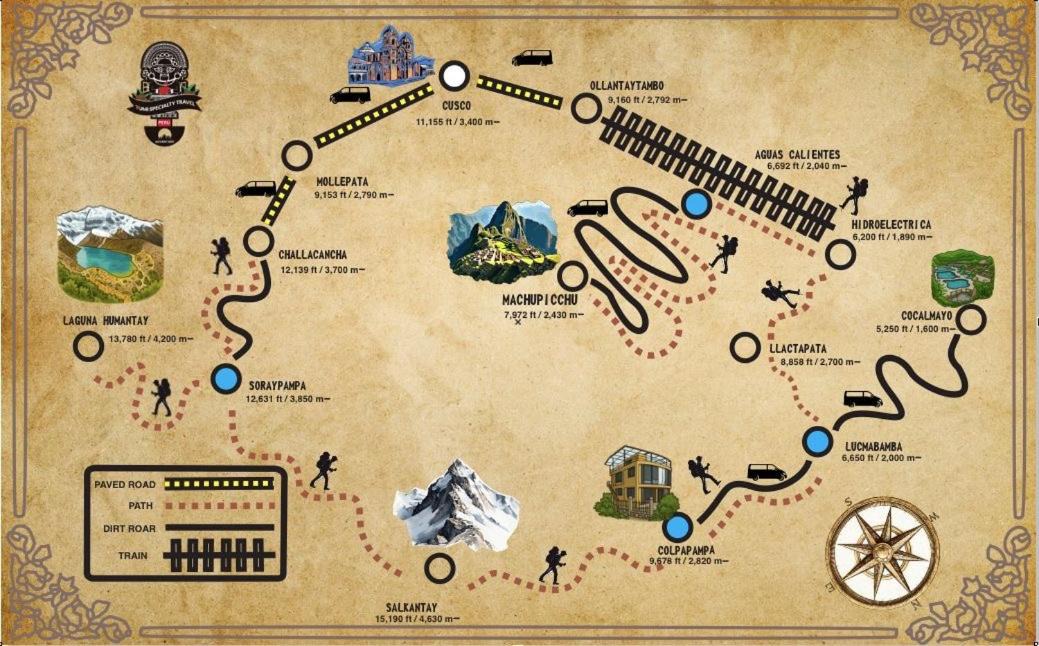Click the Lucmabamba blue marker
Viewport: 1039px width, 646px height.
point(818,441)
